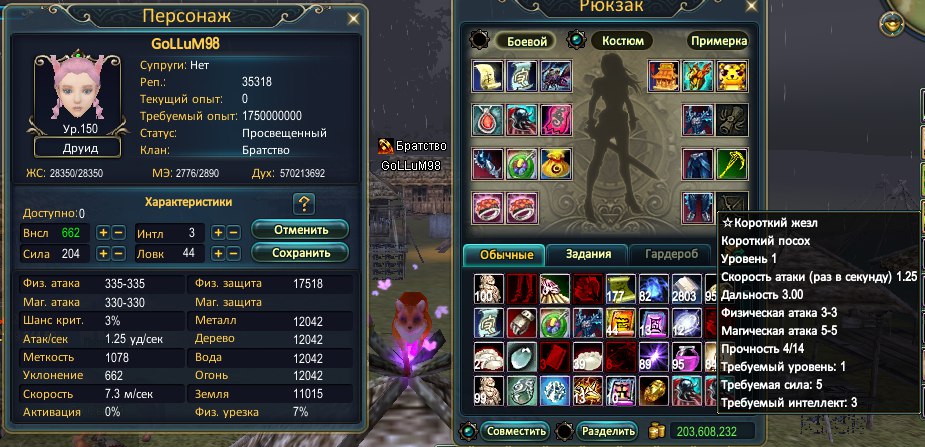Click the Отменить button
This screenshot has width=925, height=447.
coord(299,230)
